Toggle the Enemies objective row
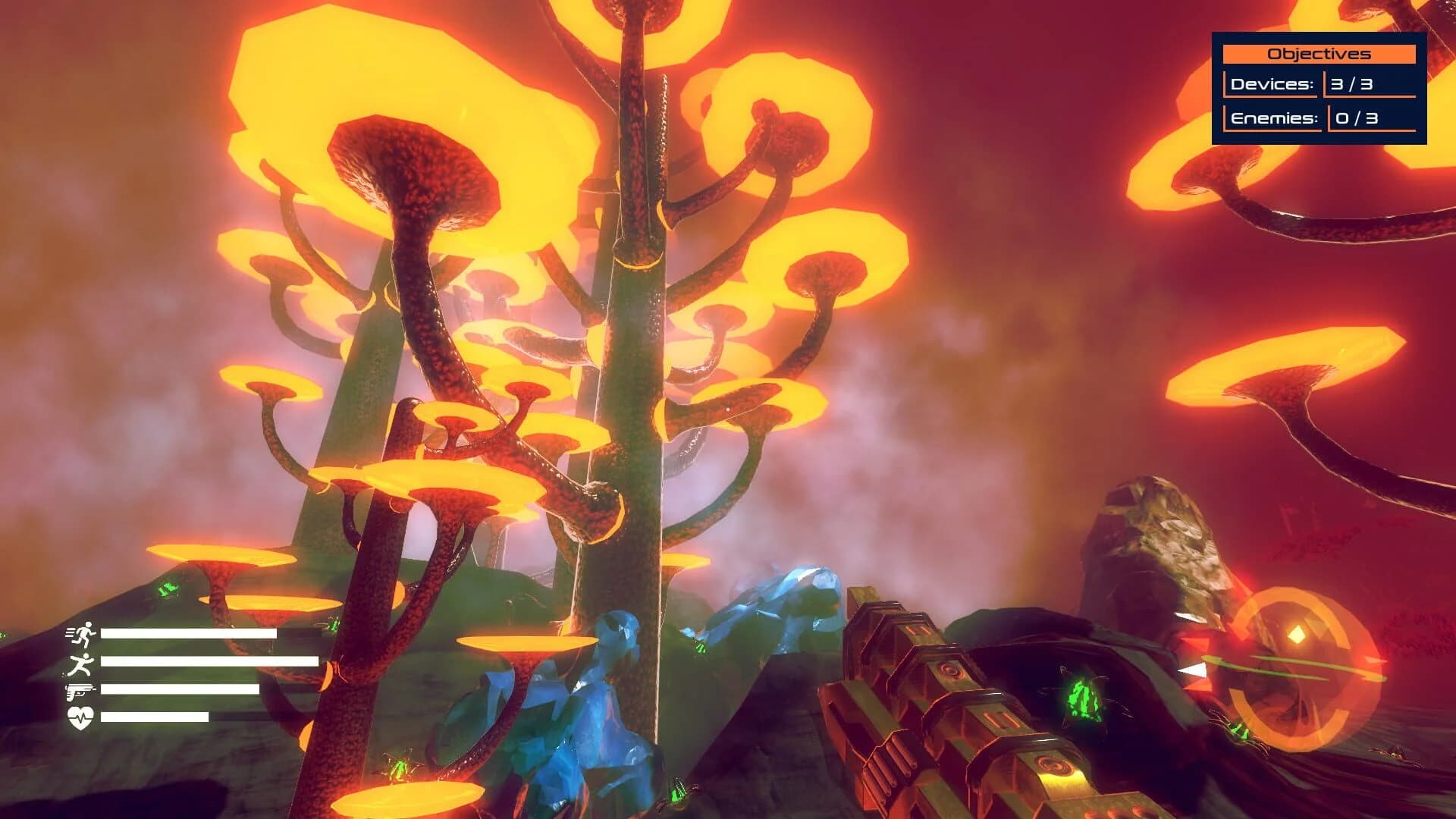Screen dimensions: 1456x819 click(x=1274, y=119)
